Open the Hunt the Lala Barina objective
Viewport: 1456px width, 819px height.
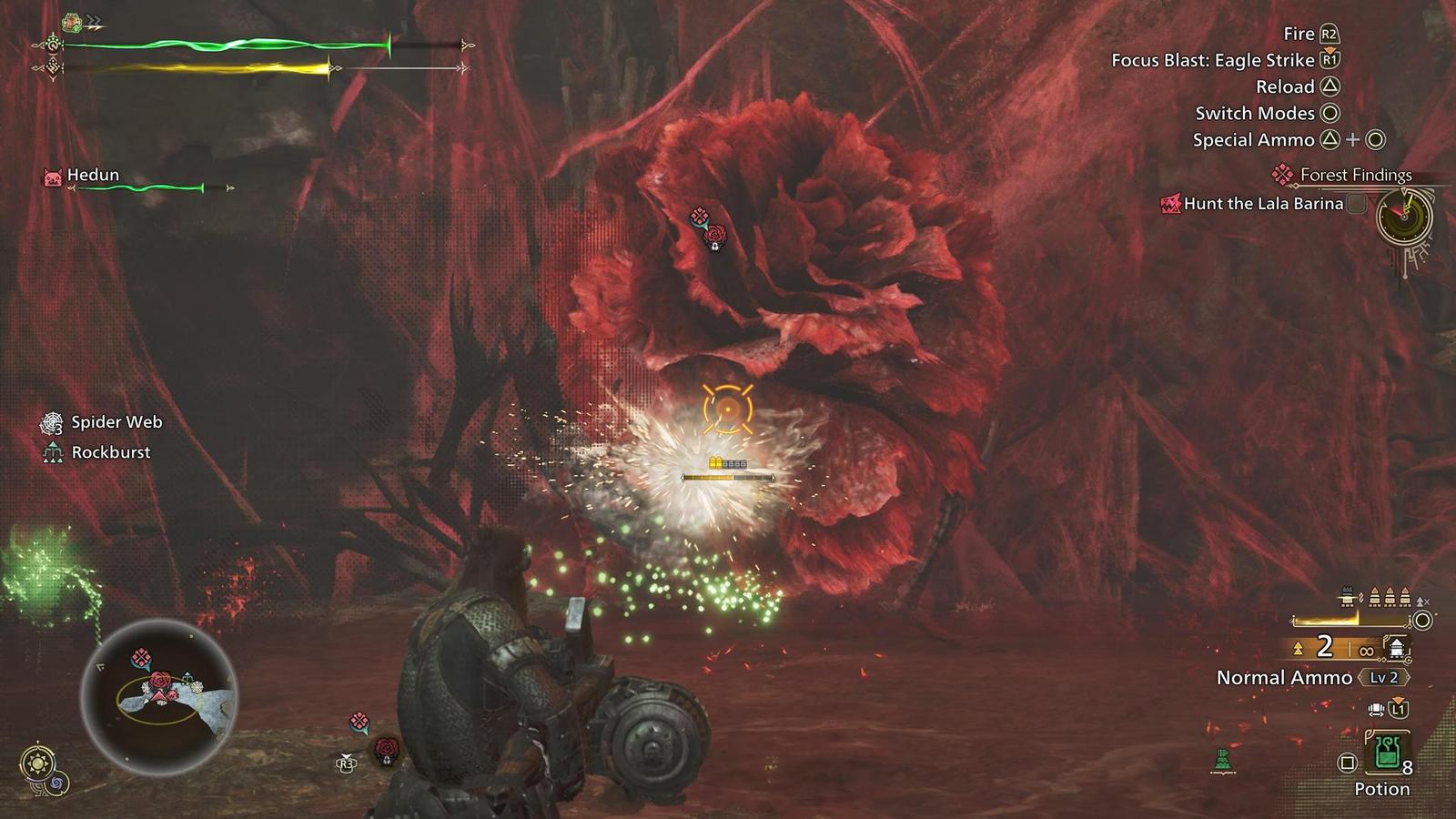click(x=1262, y=204)
